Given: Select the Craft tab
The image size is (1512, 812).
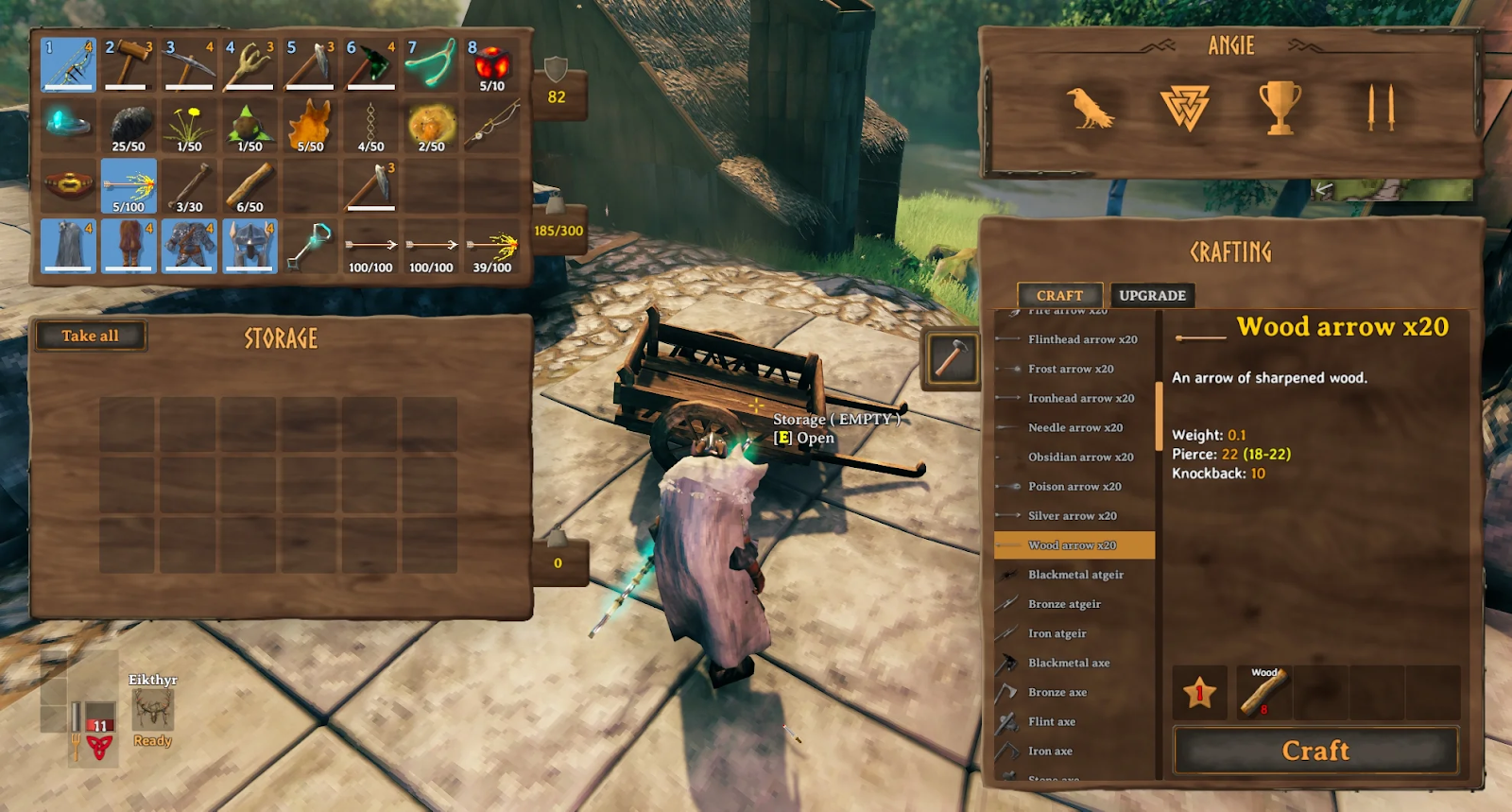Looking at the screenshot, I should click(1059, 296).
